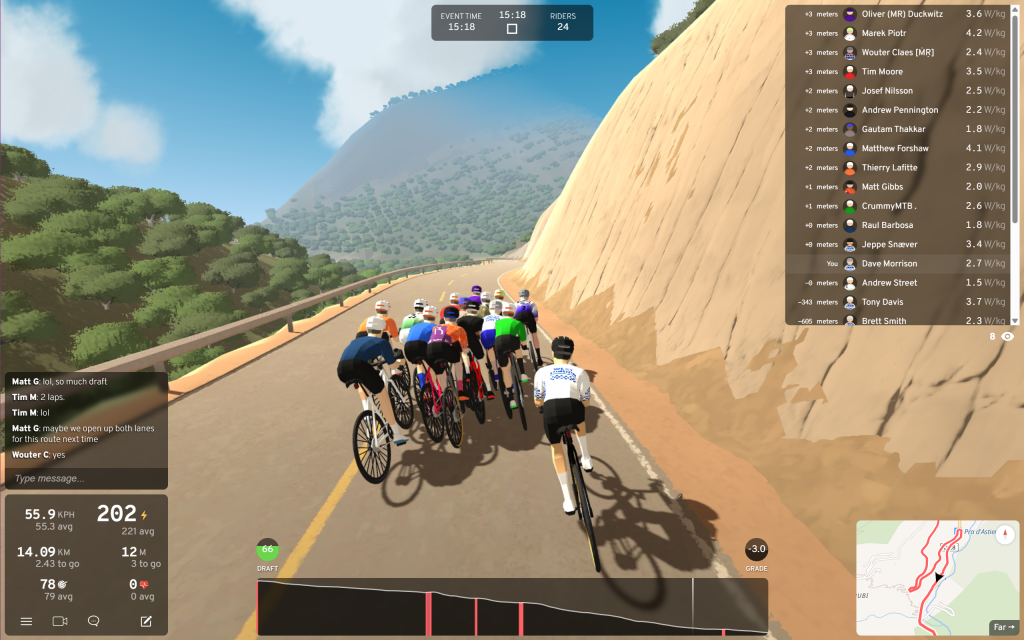Click the rider list scrollbar down arrow
The width and height of the screenshot is (1024, 640).
click(1015, 320)
